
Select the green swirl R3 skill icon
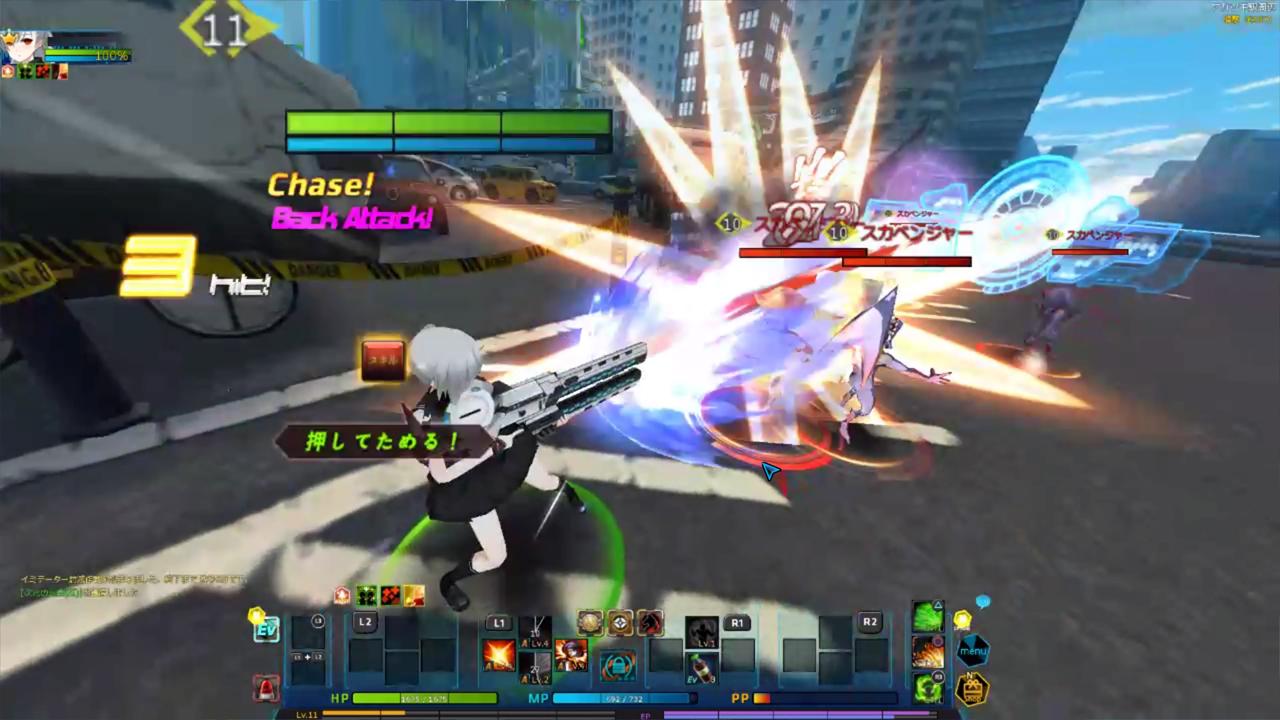coord(927,687)
